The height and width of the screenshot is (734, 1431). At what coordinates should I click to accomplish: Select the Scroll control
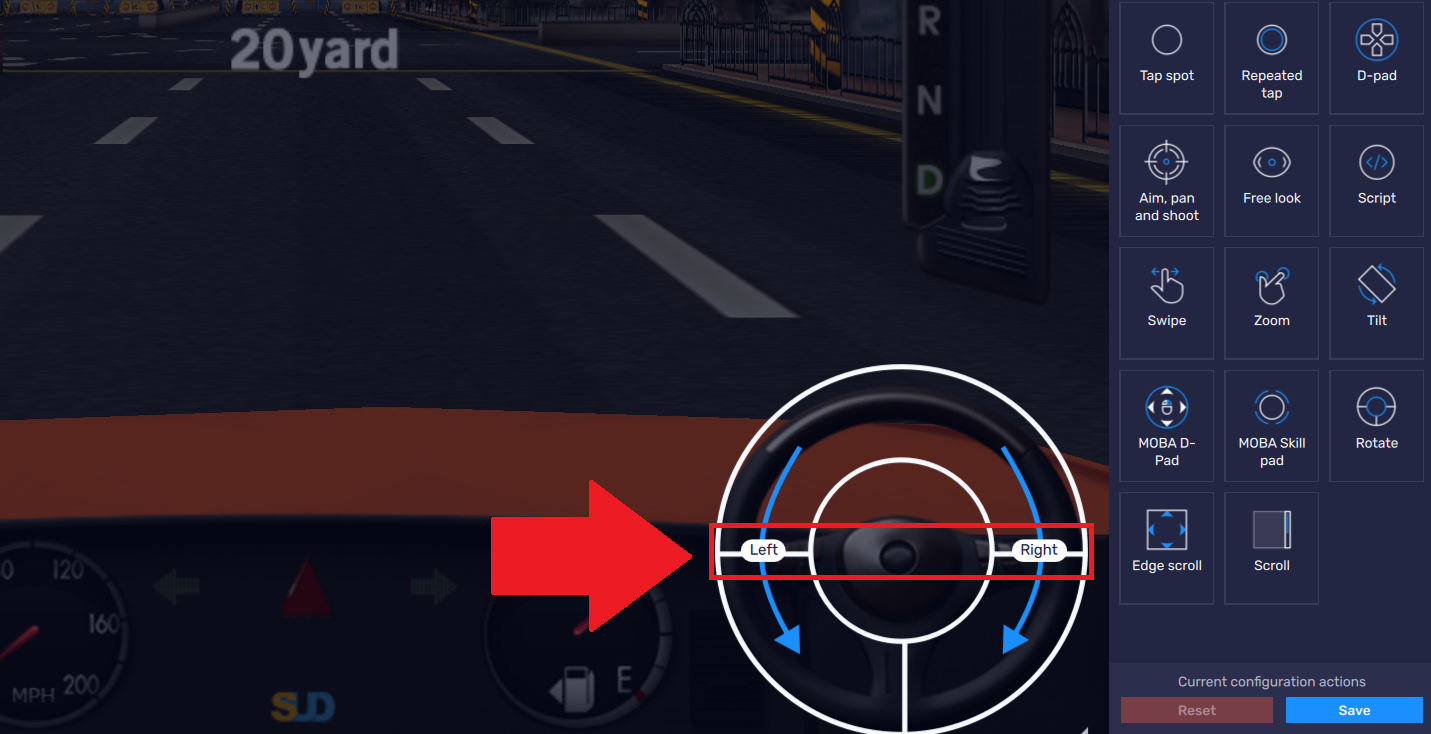tap(1271, 548)
